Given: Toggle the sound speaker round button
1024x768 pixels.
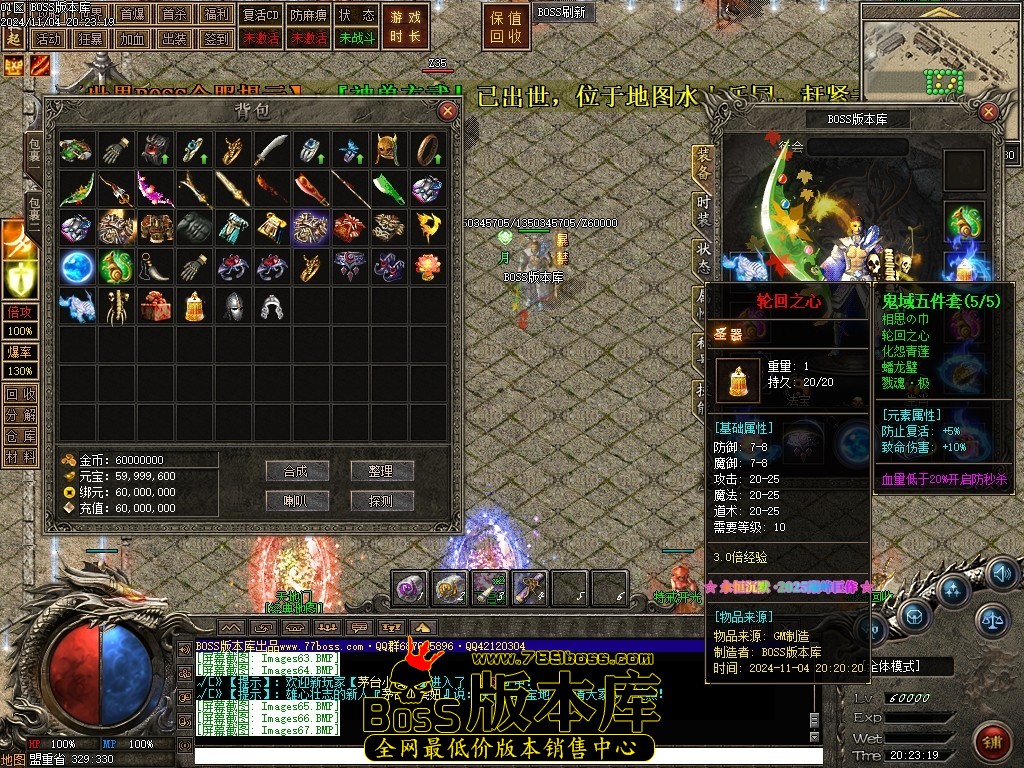Looking at the screenshot, I should [1002, 574].
